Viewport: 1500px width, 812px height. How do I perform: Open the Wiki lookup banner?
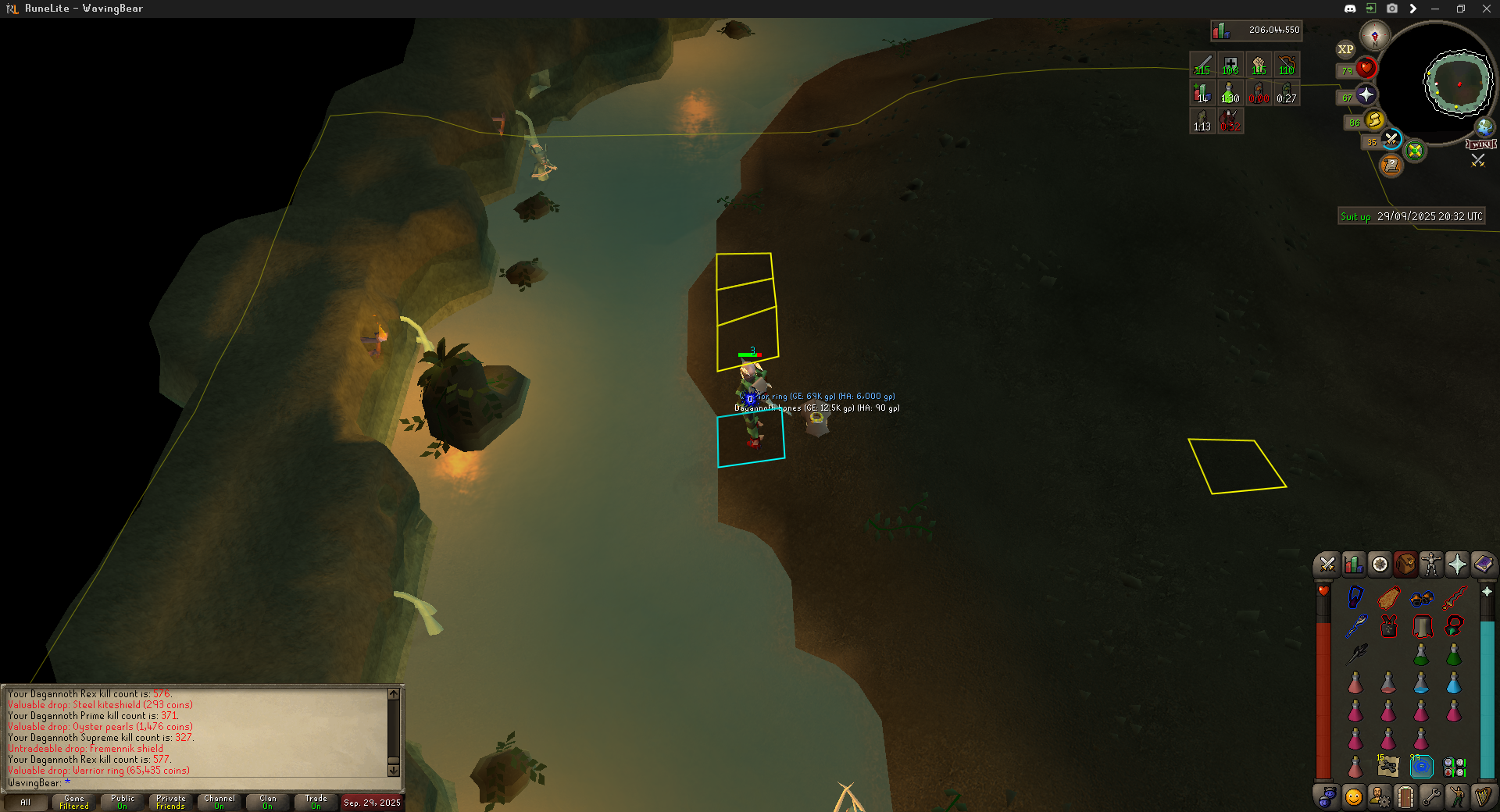click(x=1481, y=144)
